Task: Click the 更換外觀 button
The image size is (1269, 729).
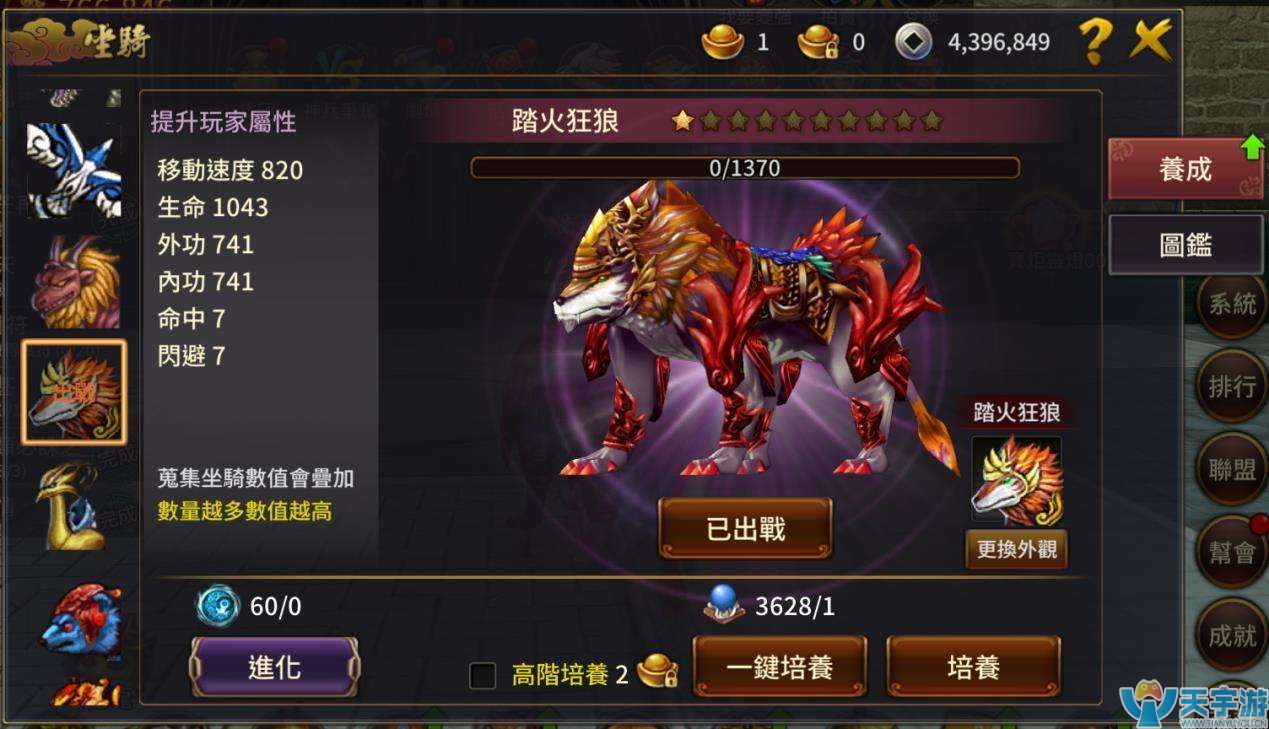Action: (1016, 550)
